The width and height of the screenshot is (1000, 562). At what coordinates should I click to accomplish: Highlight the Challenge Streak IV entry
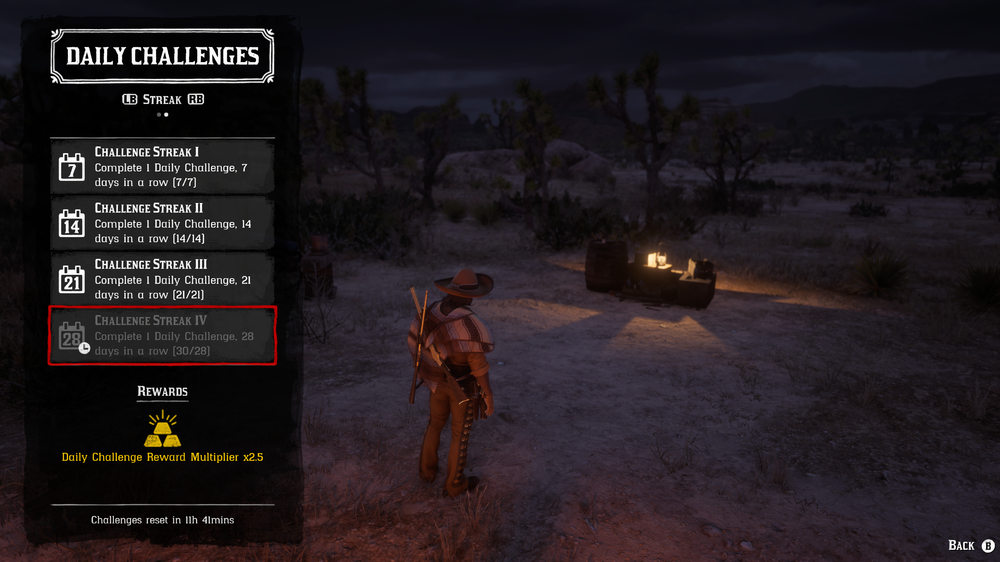162,336
